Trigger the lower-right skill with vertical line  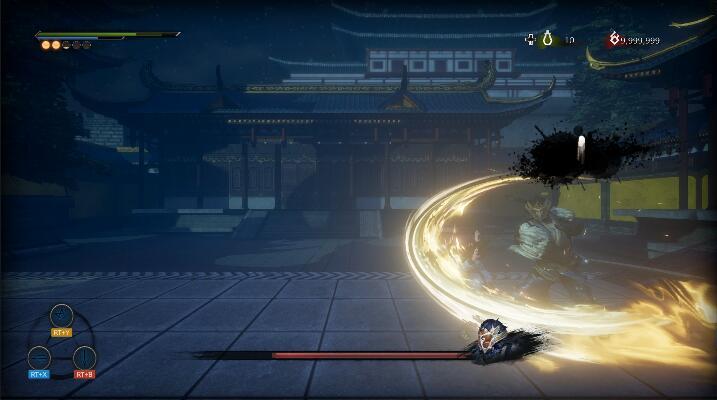[x=84, y=357]
